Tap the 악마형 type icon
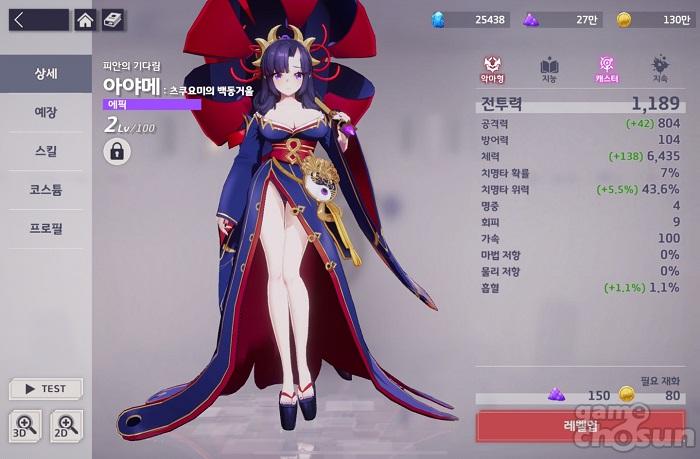Image resolution: width=700 pixels, height=459 pixels. click(493, 69)
